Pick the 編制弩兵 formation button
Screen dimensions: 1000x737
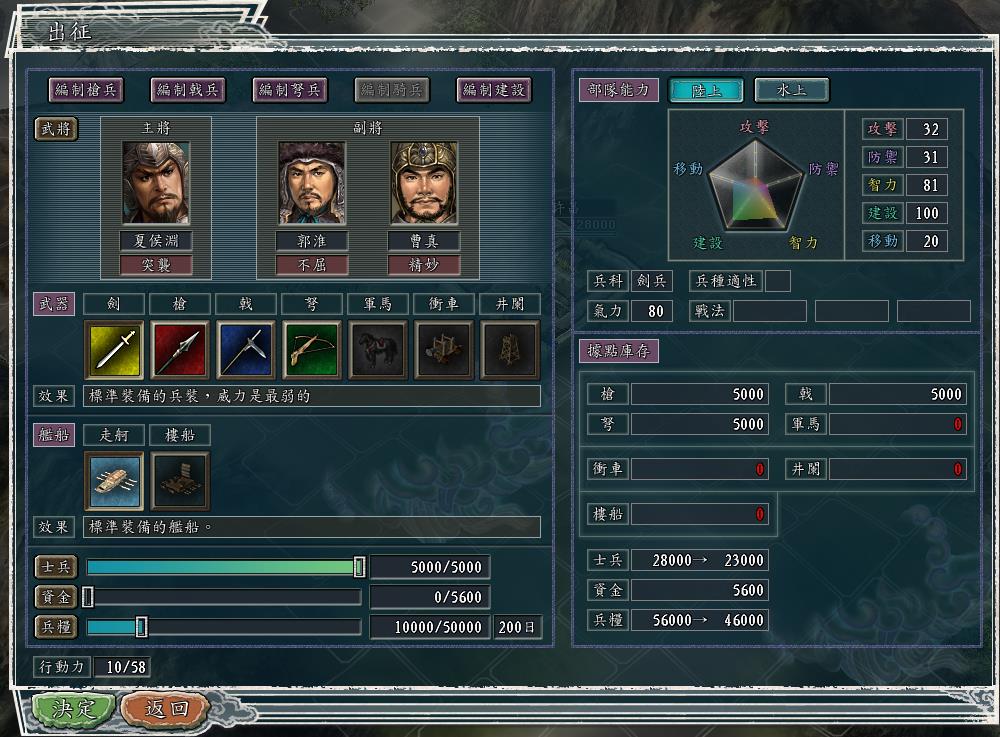tap(290, 90)
